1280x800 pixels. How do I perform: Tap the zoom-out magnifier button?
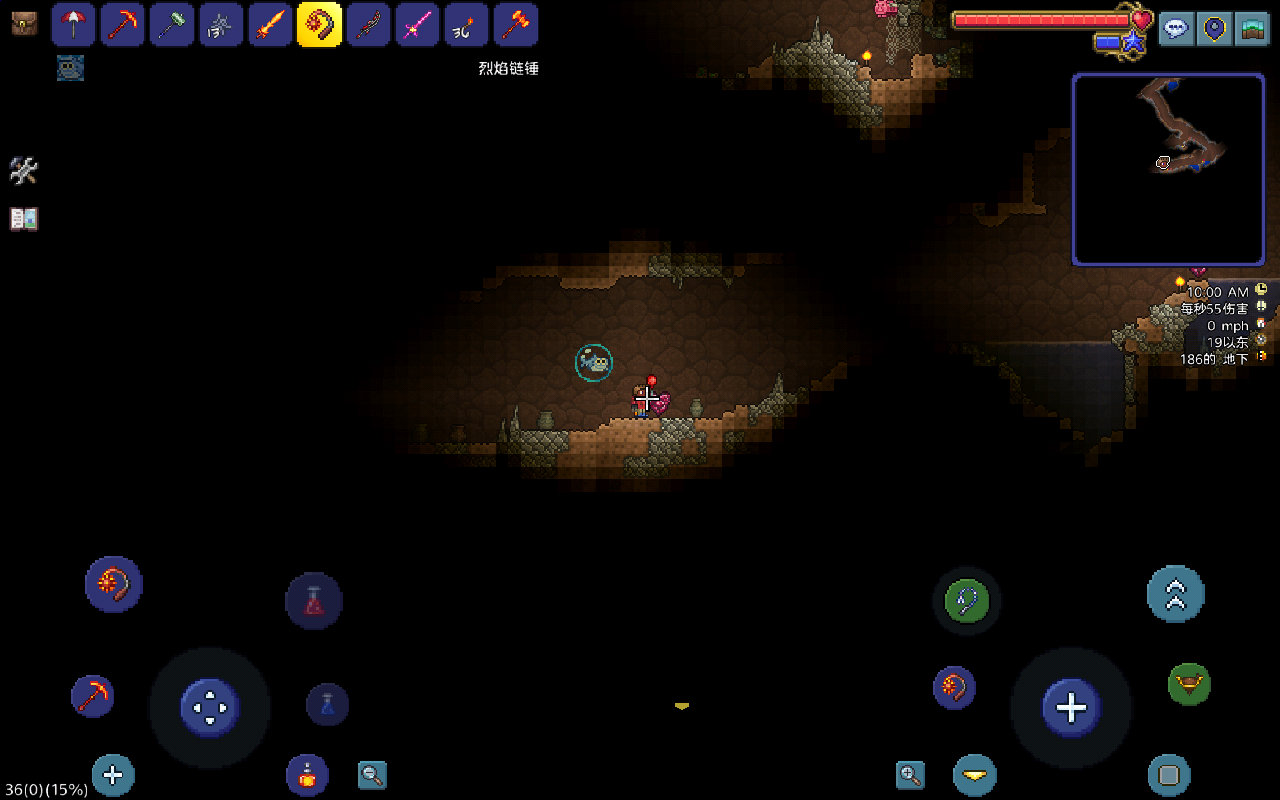[372, 775]
